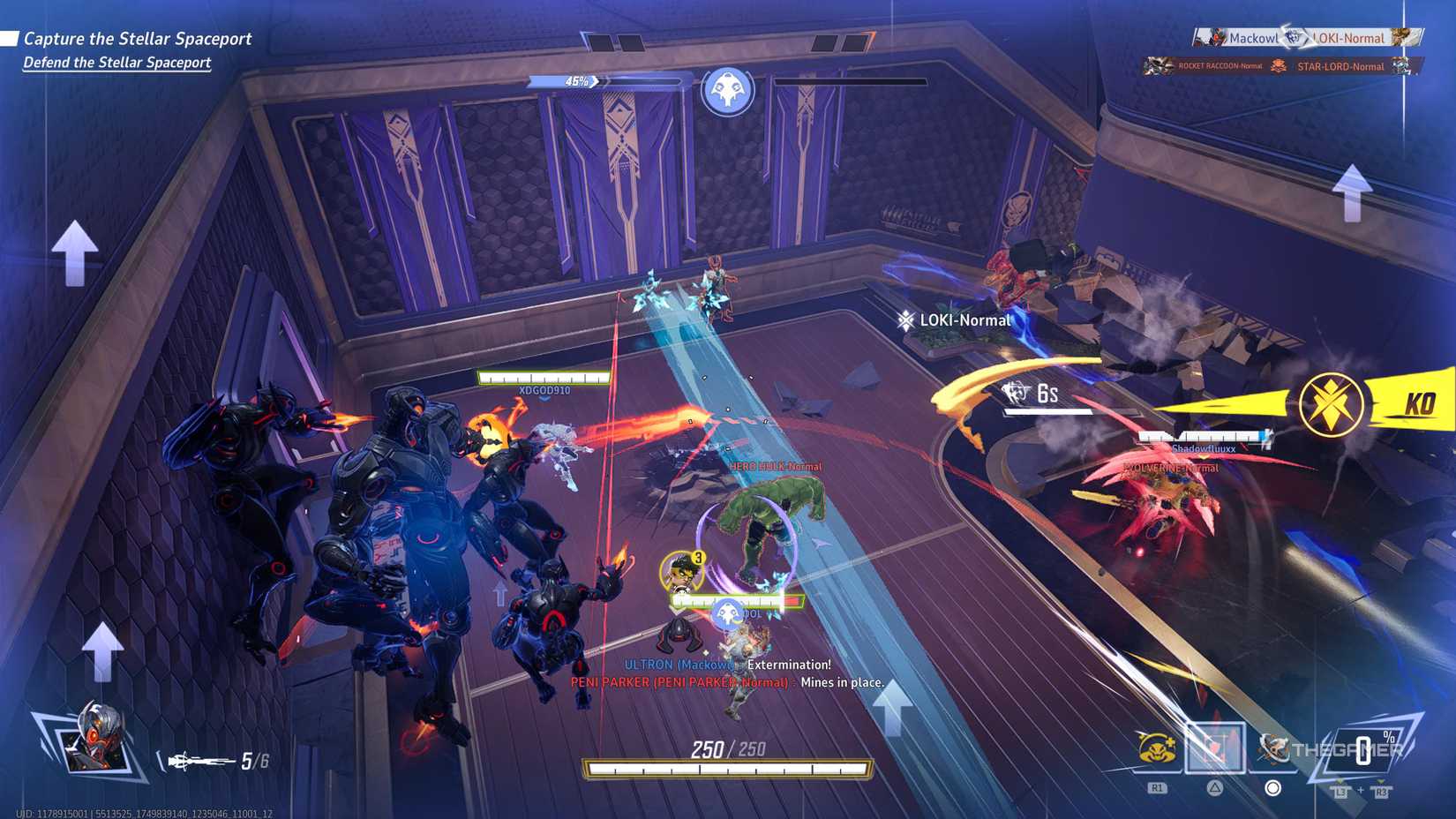Click the yellow R1 healing drones ability icon
This screenshot has width=1456, height=819.
[x=1155, y=746]
